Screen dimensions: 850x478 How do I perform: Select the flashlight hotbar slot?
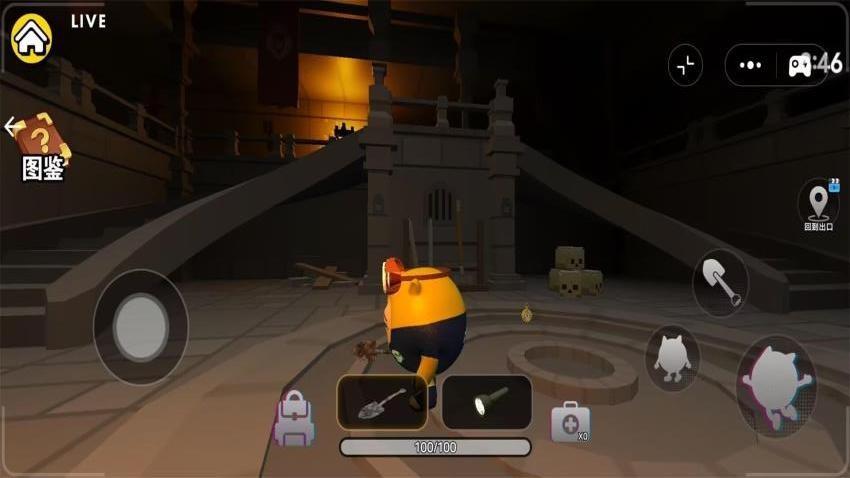click(x=486, y=402)
